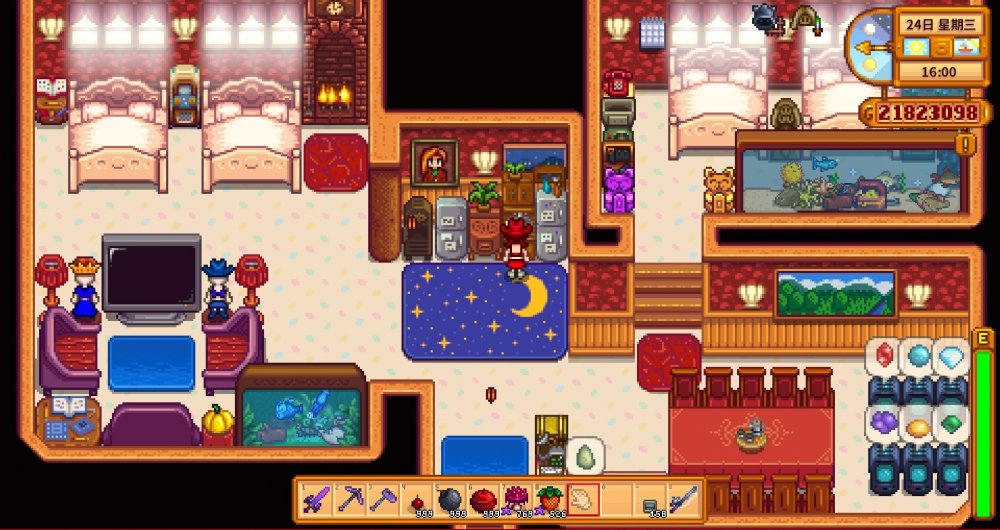Image resolution: width=1000 pixels, height=530 pixels.
Task: Select the gray device stack of 158
Action: (650, 498)
